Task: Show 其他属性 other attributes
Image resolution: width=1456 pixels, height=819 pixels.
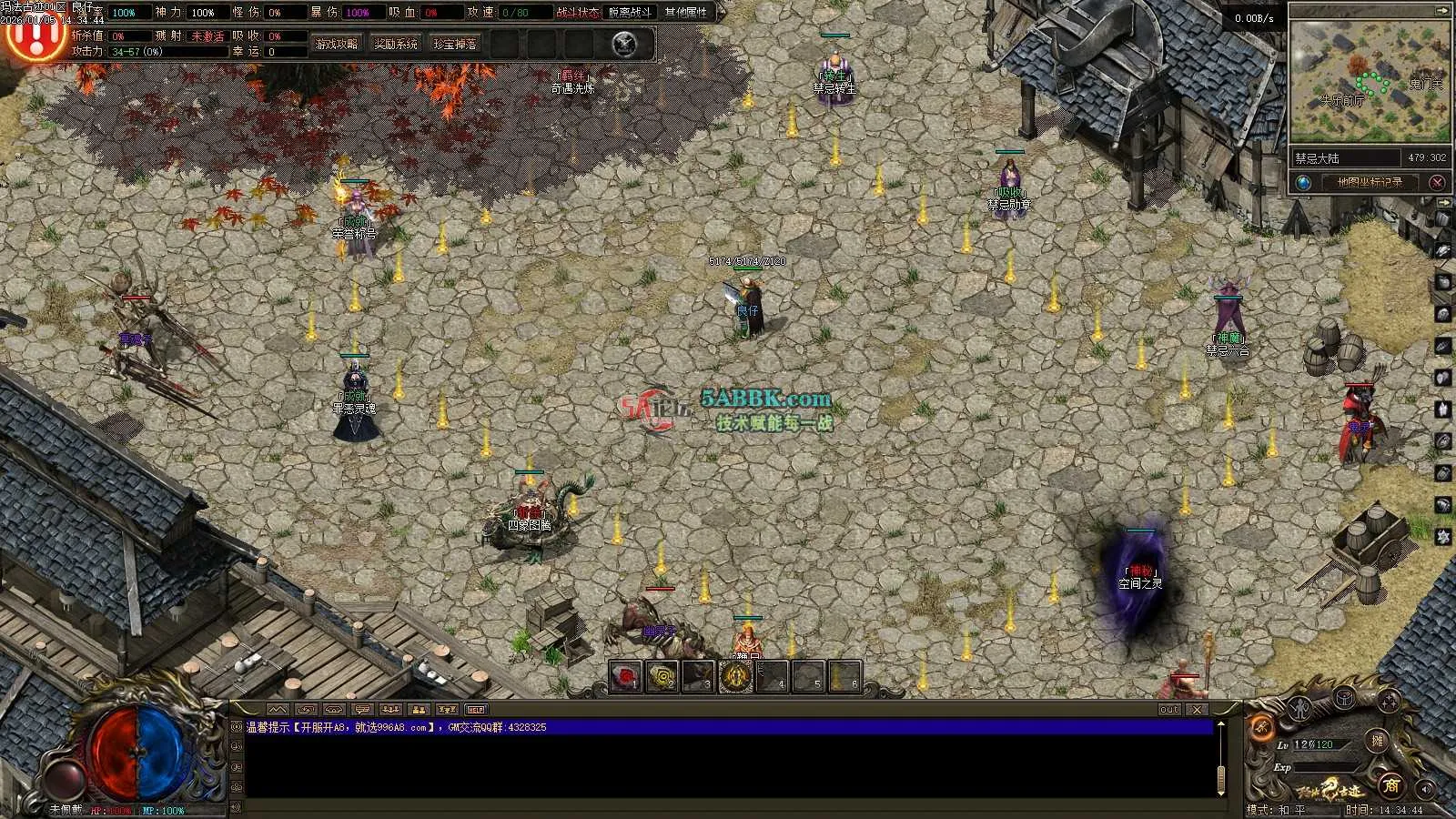Action: pyautogui.click(x=686, y=13)
